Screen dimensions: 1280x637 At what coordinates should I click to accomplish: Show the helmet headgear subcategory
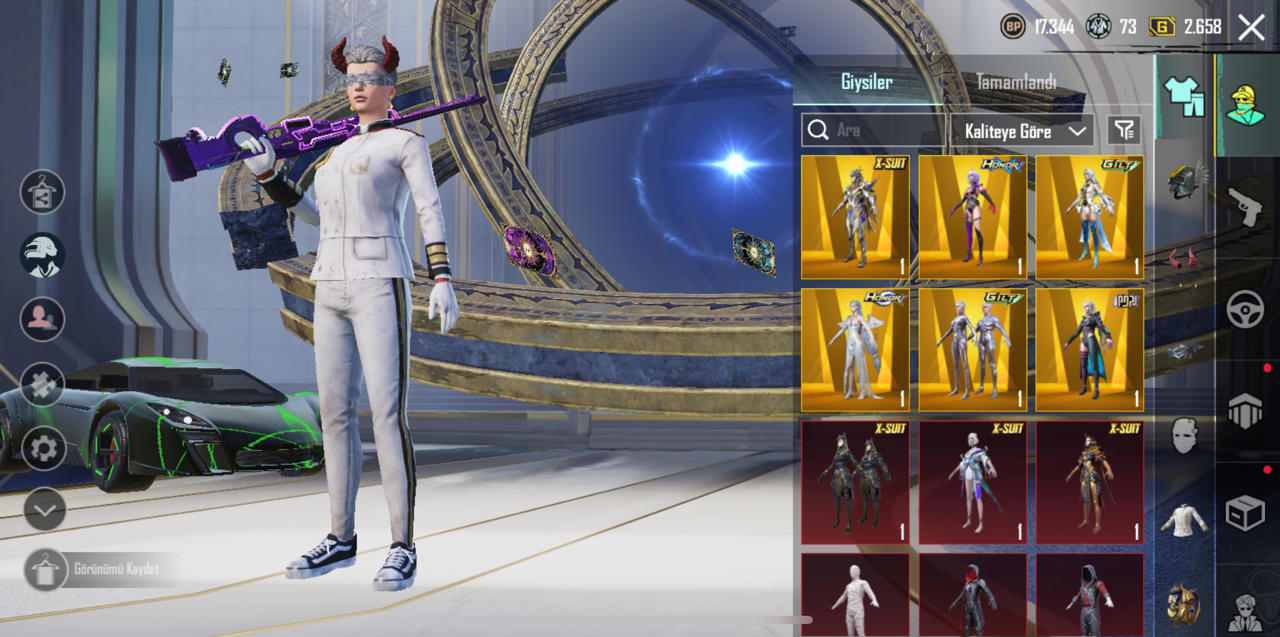tap(1184, 180)
